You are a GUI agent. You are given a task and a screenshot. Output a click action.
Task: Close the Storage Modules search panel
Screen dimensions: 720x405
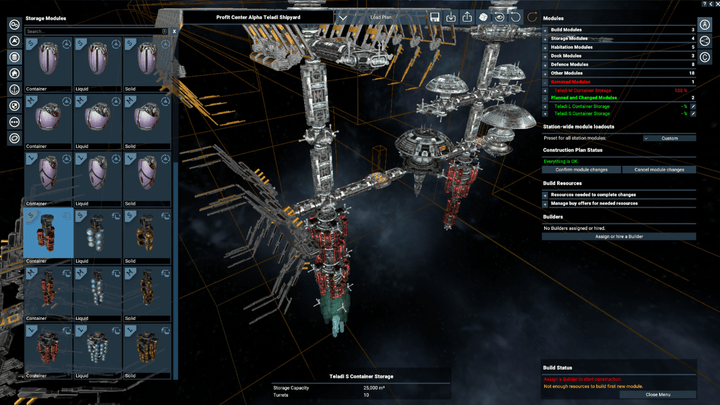tap(174, 32)
